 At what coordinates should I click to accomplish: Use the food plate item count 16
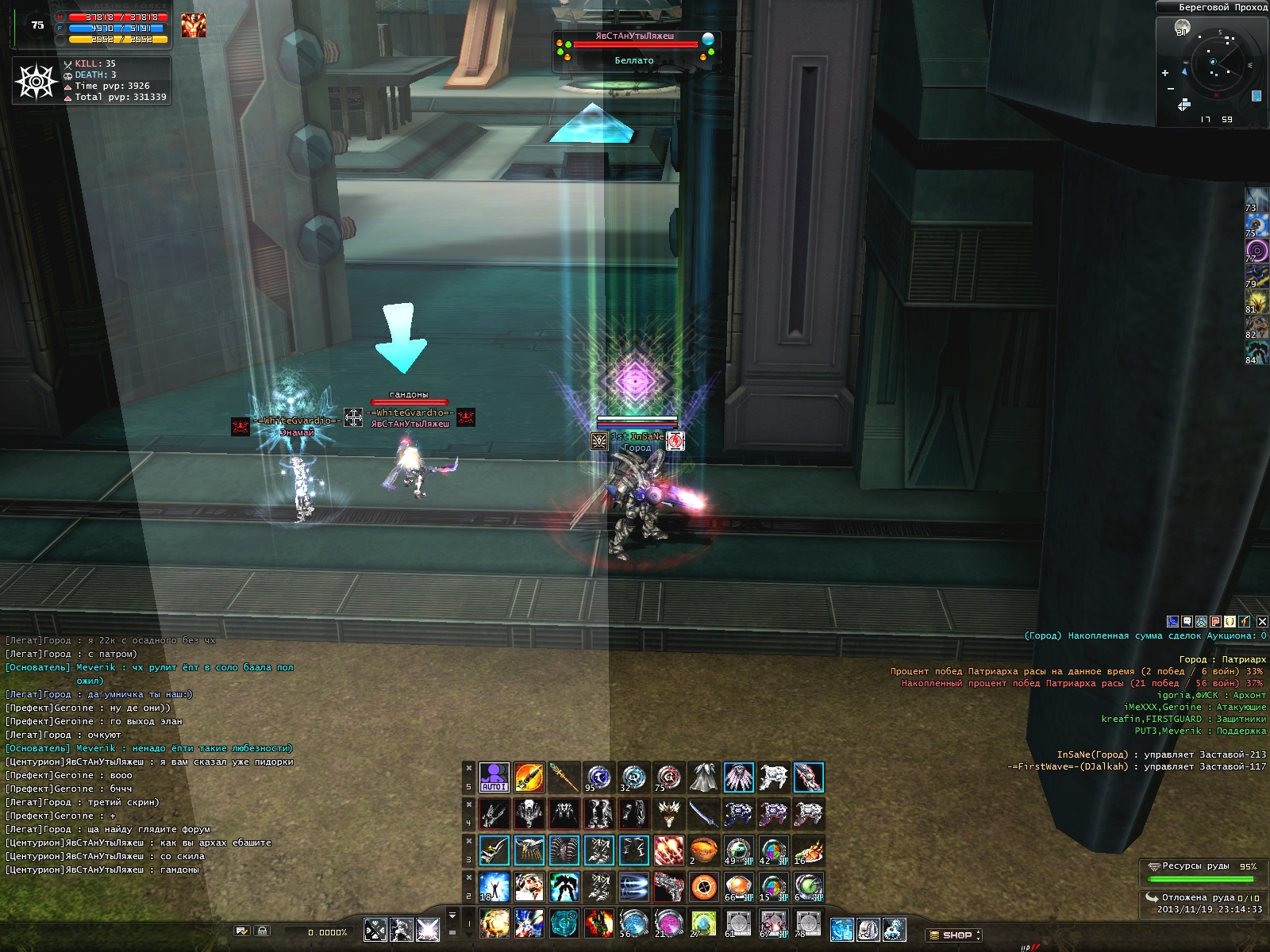(808, 850)
